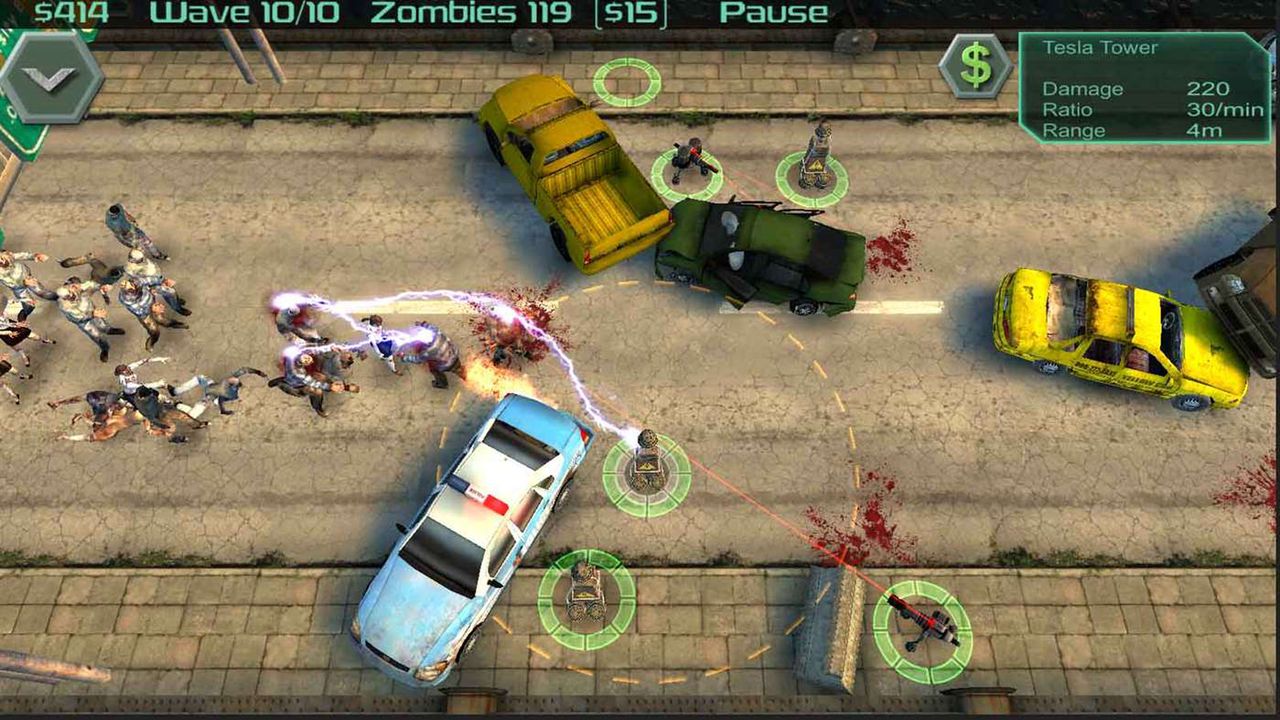Click the $15 purchase button
The width and height of the screenshot is (1280, 720).
click(x=631, y=14)
